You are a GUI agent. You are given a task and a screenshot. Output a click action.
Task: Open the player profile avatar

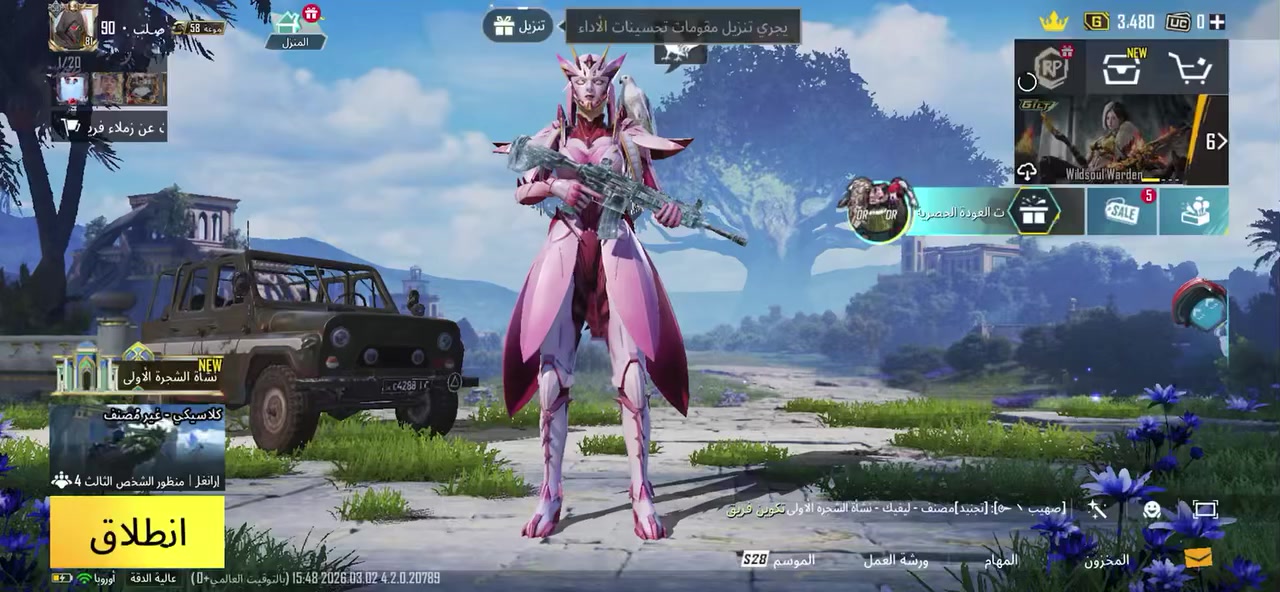coord(73,27)
